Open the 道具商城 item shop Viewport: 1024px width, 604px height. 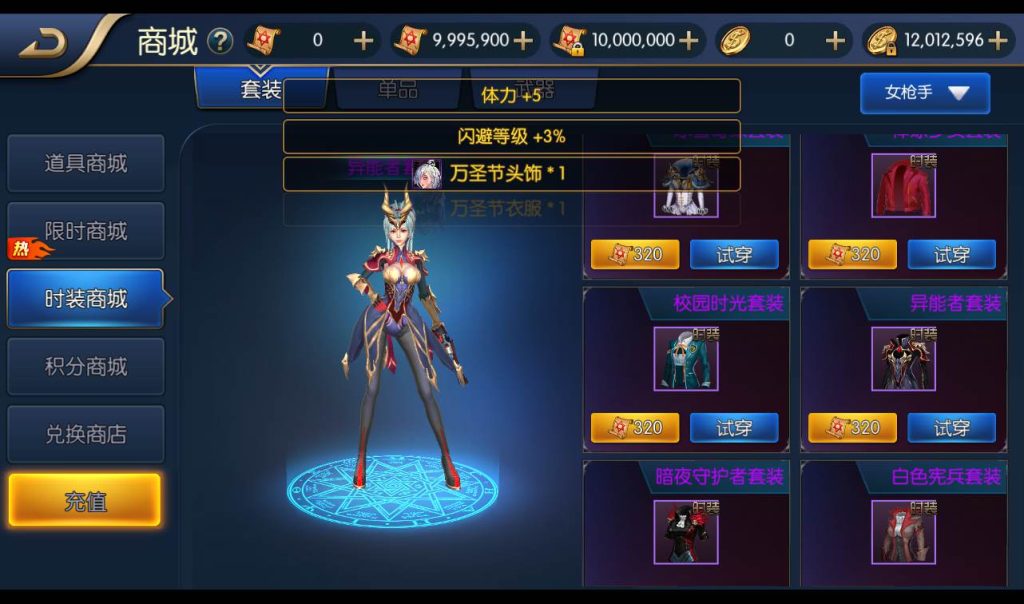pyautogui.click(x=85, y=163)
